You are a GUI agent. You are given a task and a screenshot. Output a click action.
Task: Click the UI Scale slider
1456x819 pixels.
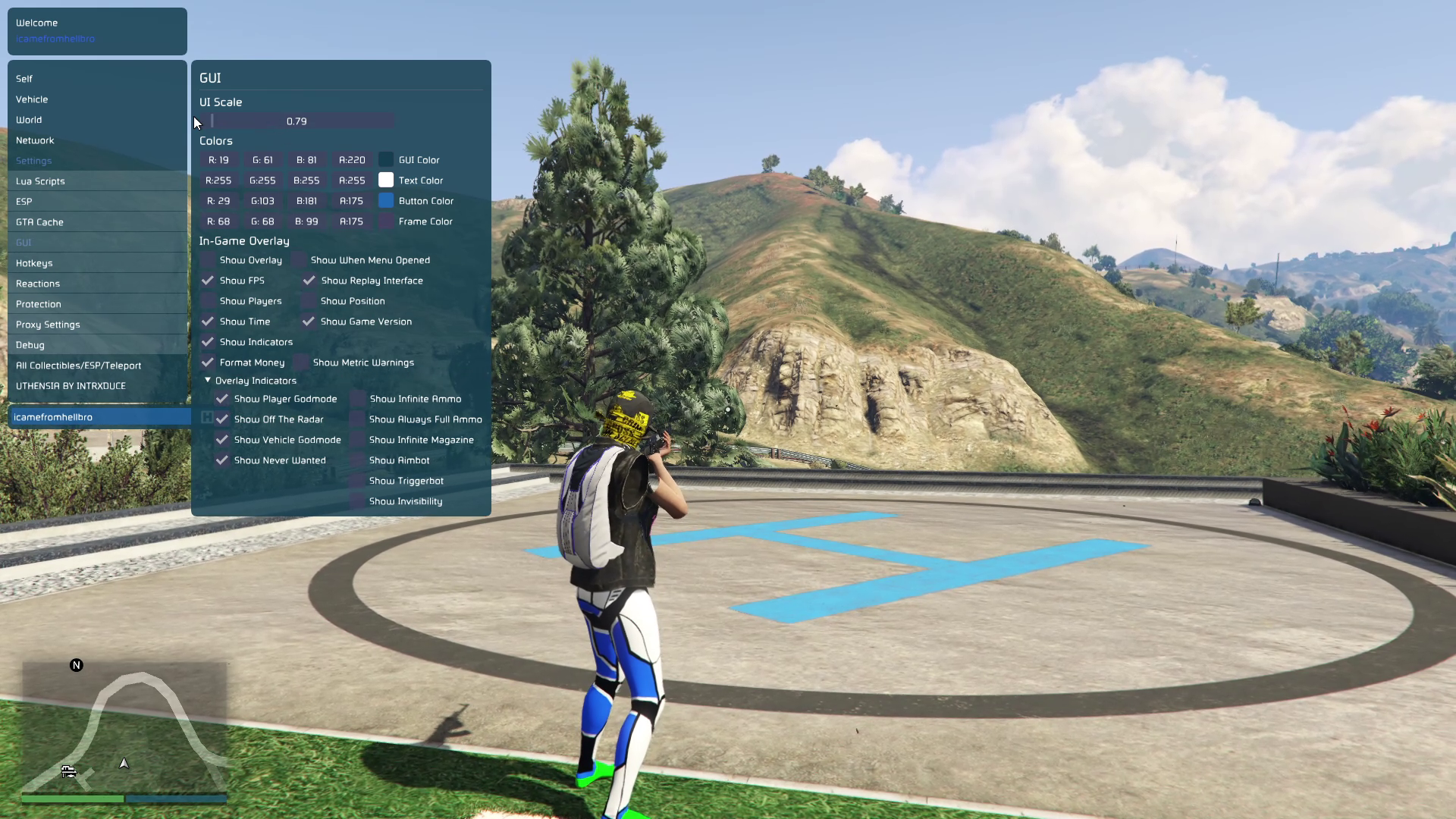(297, 121)
